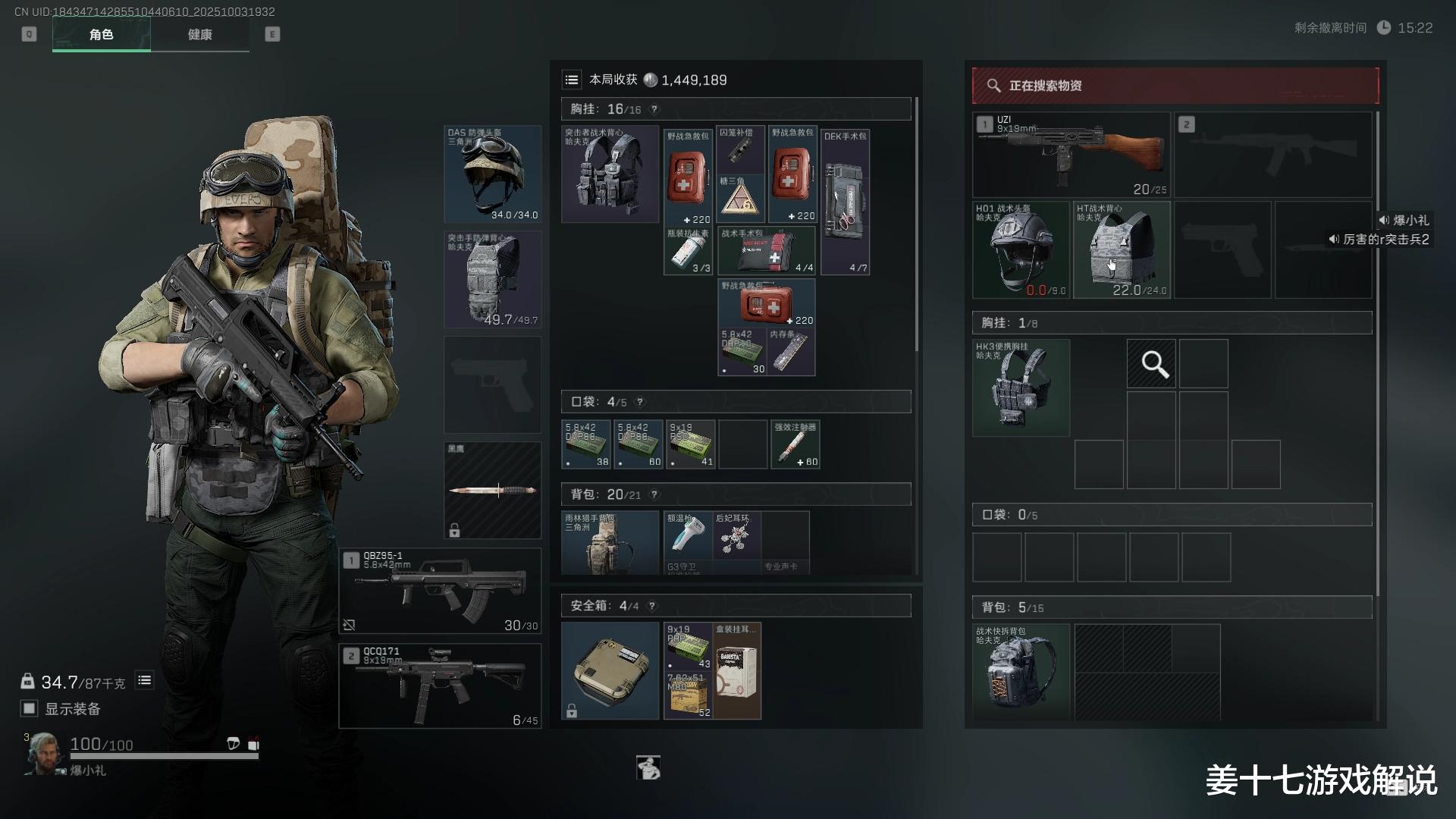The height and width of the screenshot is (819, 1456).
Task: Switch to the 健康 tab
Action: click(x=199, y=35)
